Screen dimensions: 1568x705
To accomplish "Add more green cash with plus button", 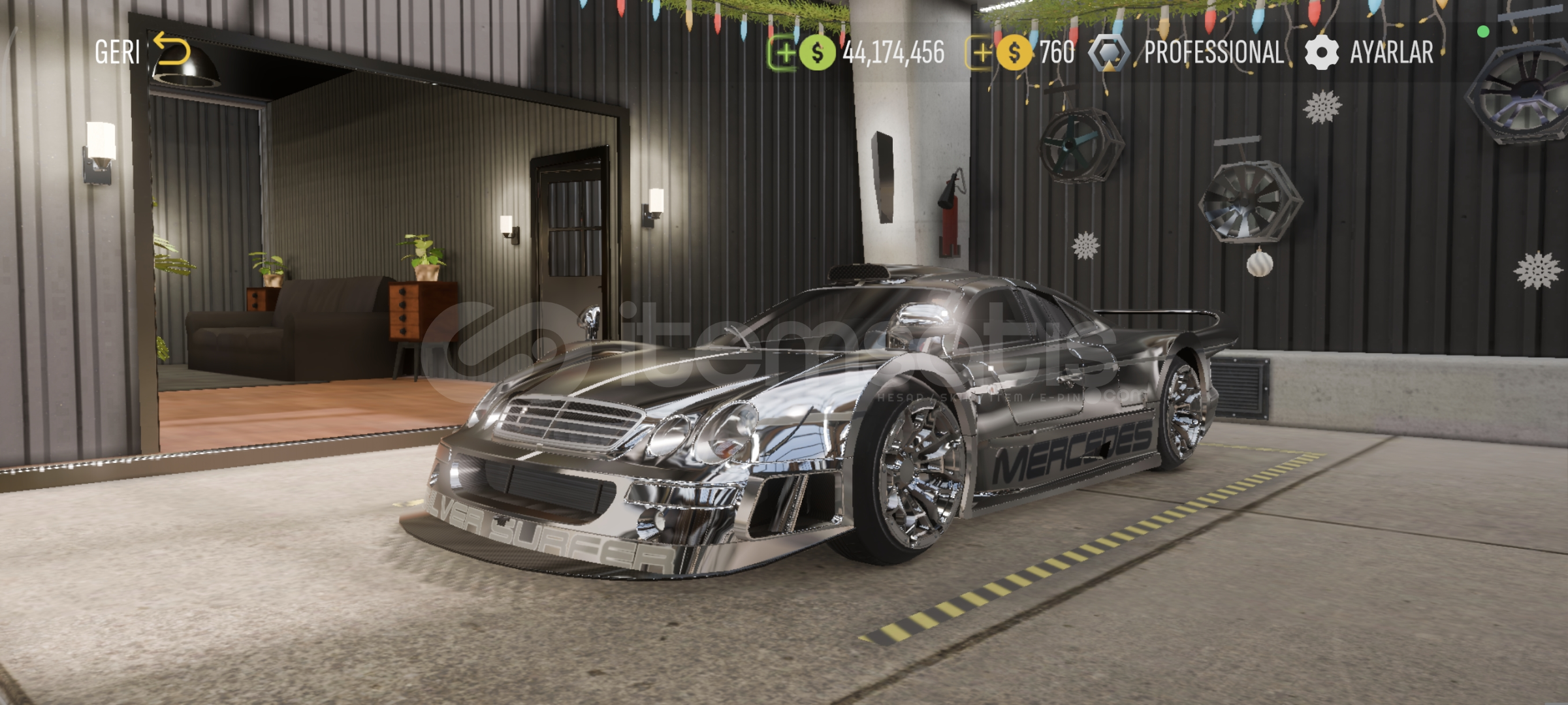I will (x=783, y=53).
